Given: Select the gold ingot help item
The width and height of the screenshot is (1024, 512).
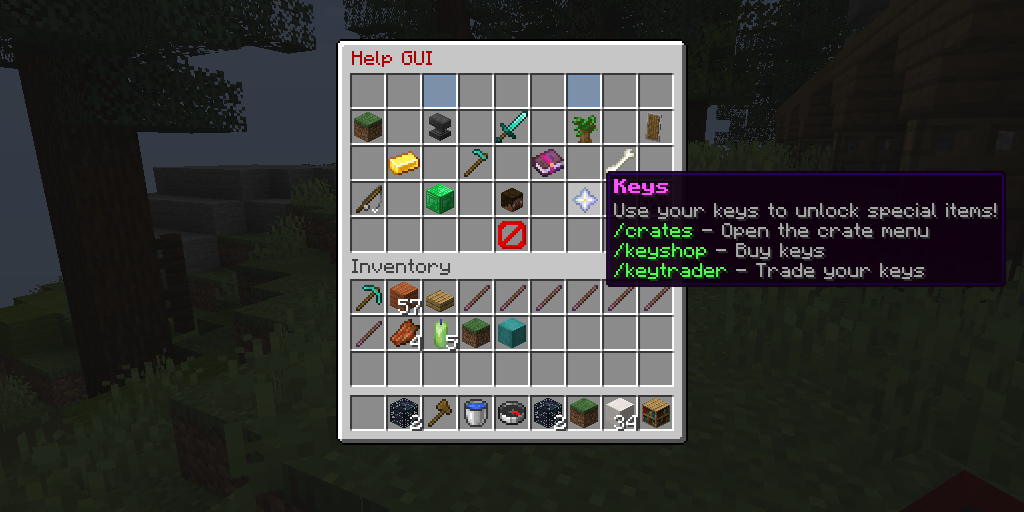Looking at the screenshot, I should [x=404, y=163].
